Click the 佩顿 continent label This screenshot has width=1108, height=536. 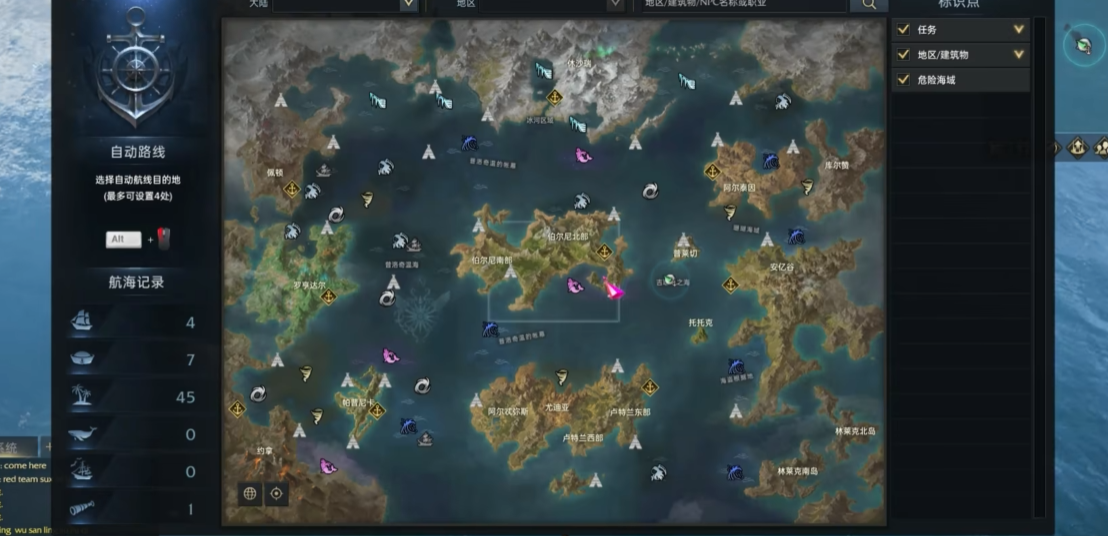point(275,172)
